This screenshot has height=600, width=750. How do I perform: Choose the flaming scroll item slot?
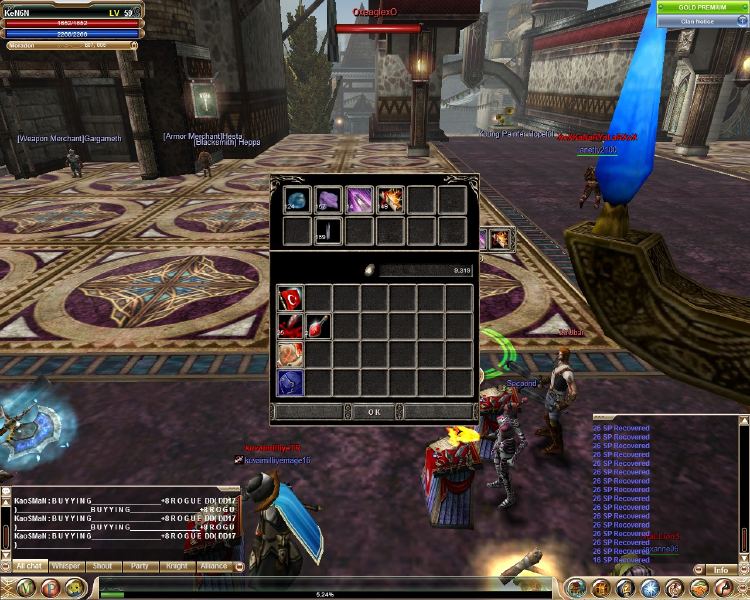pos(390,200)
